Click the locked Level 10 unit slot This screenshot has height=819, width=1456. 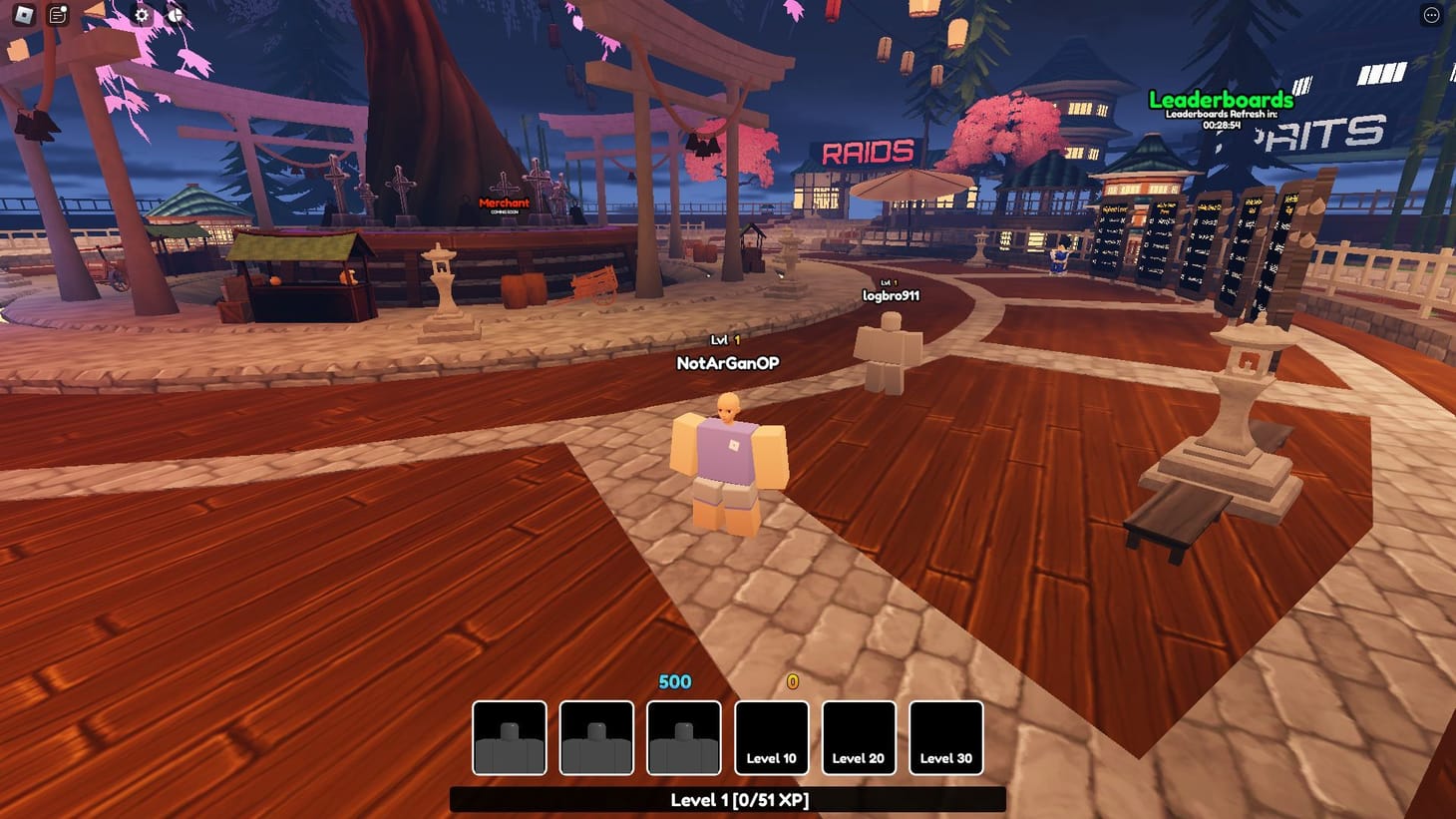click(x=772, y=738)
